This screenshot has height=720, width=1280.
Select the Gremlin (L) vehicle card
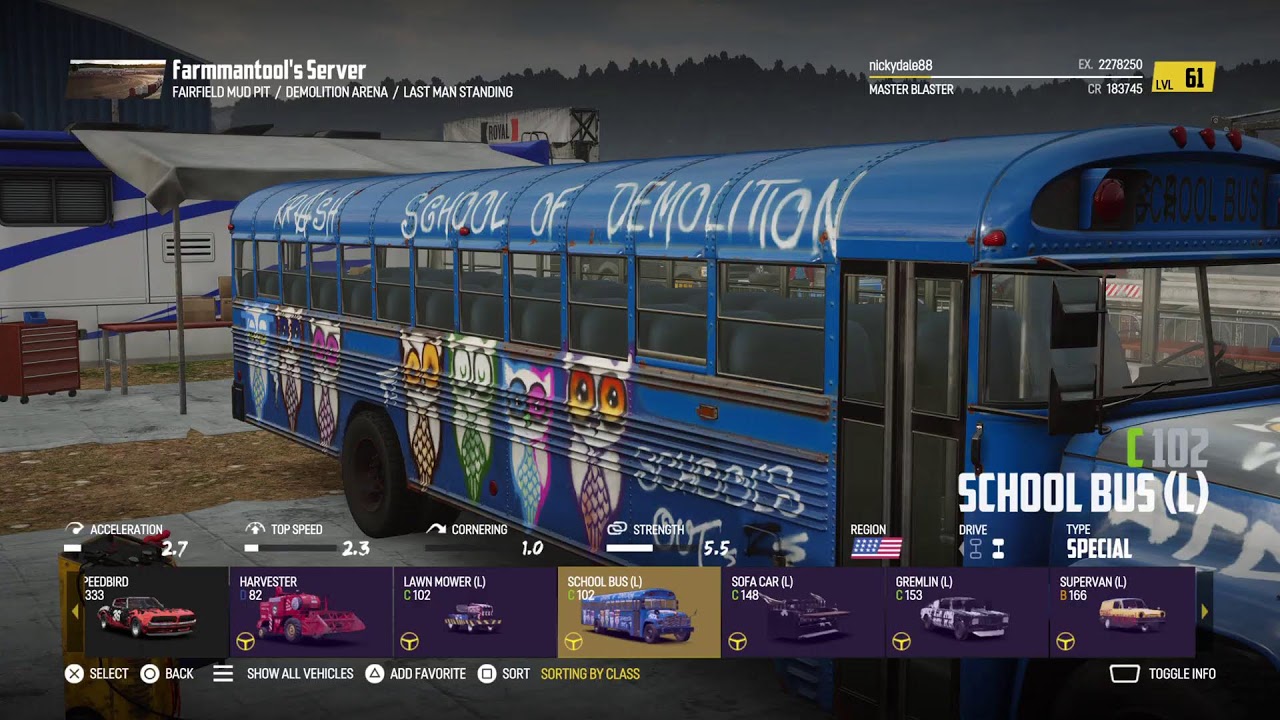(x=967, y=612)
